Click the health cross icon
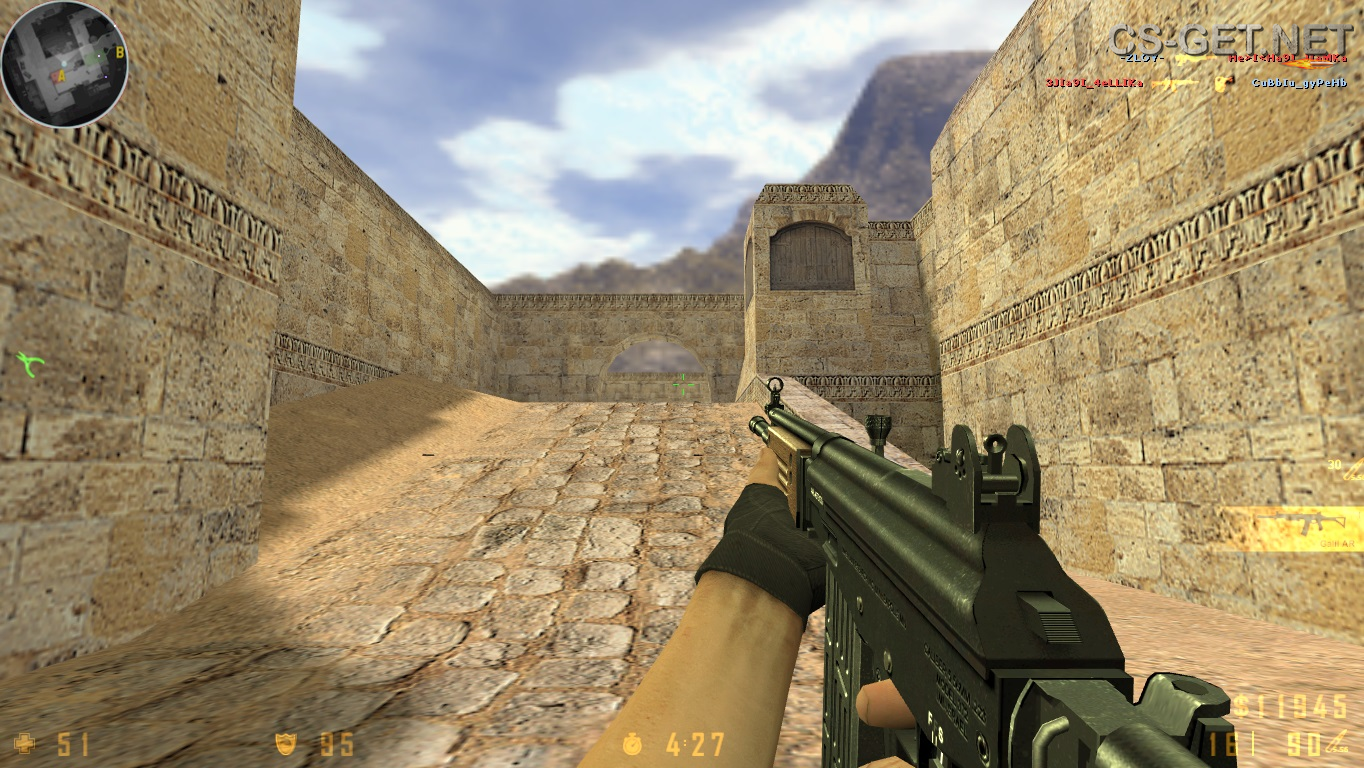Image resolution: width=1364 pixels, height=768 pixels. (x=24, y=743)
